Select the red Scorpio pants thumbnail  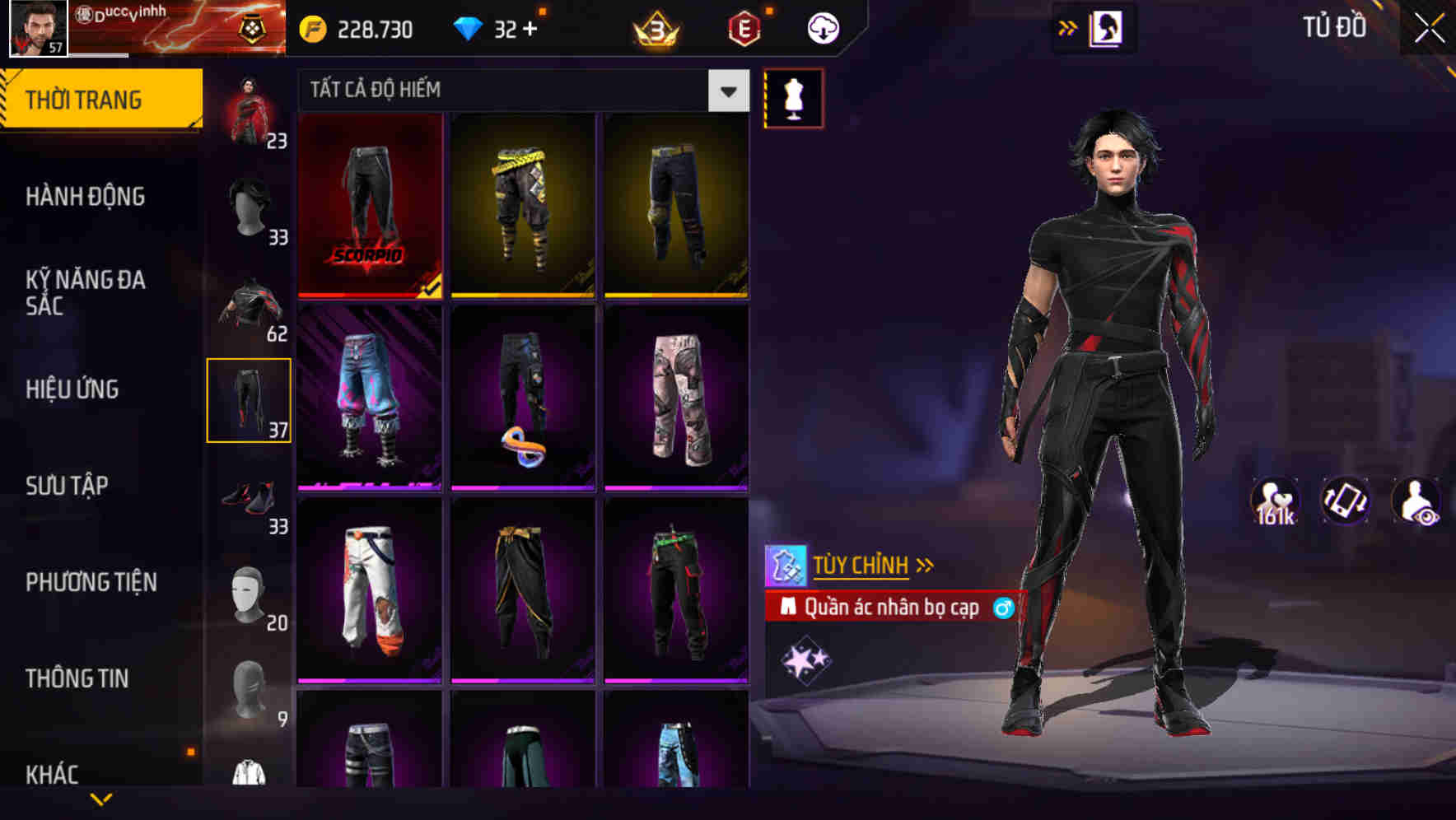(371, 206)
